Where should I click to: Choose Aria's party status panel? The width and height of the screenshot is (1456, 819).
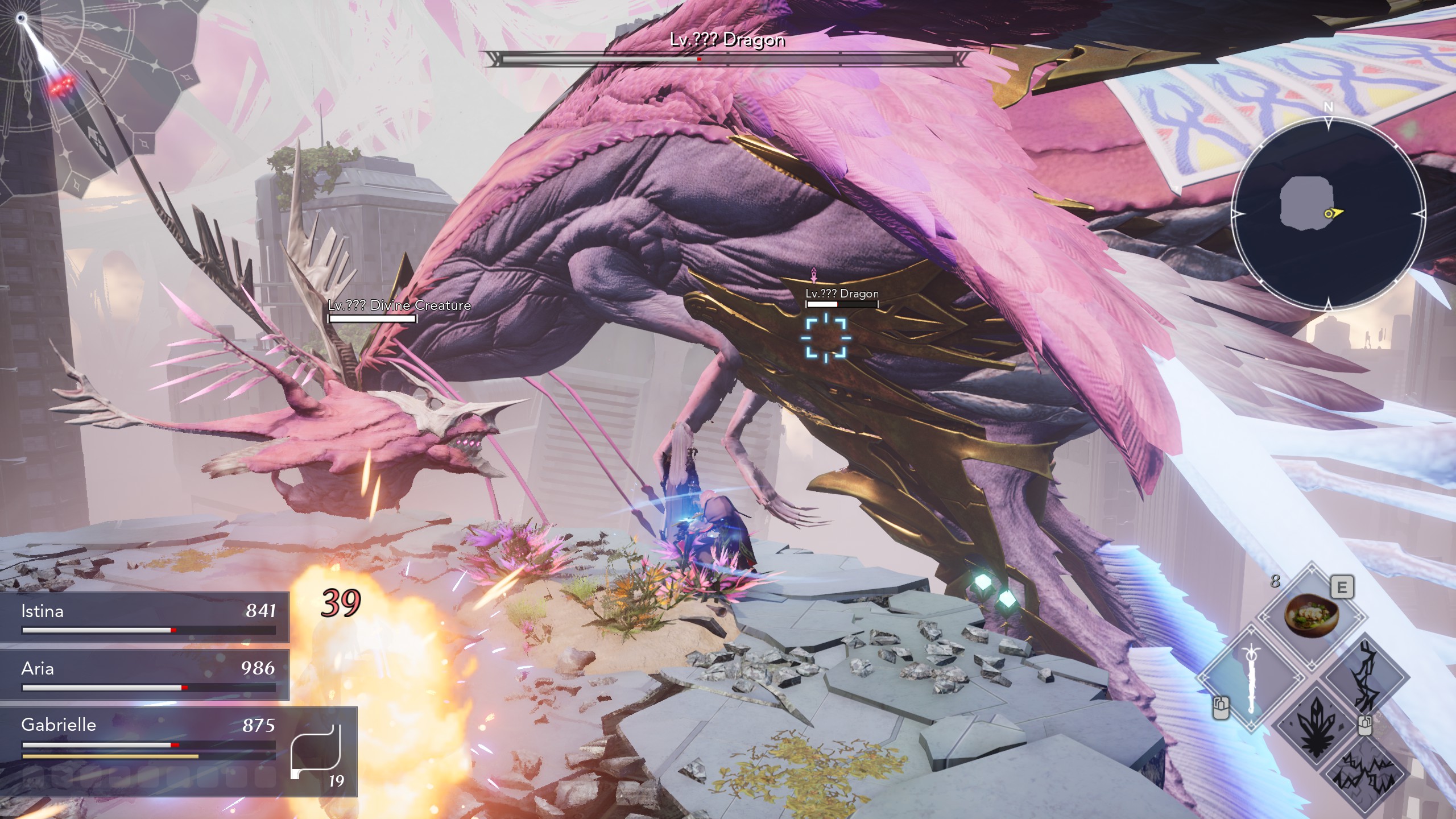pyautogui.click(x=144, y=675)
